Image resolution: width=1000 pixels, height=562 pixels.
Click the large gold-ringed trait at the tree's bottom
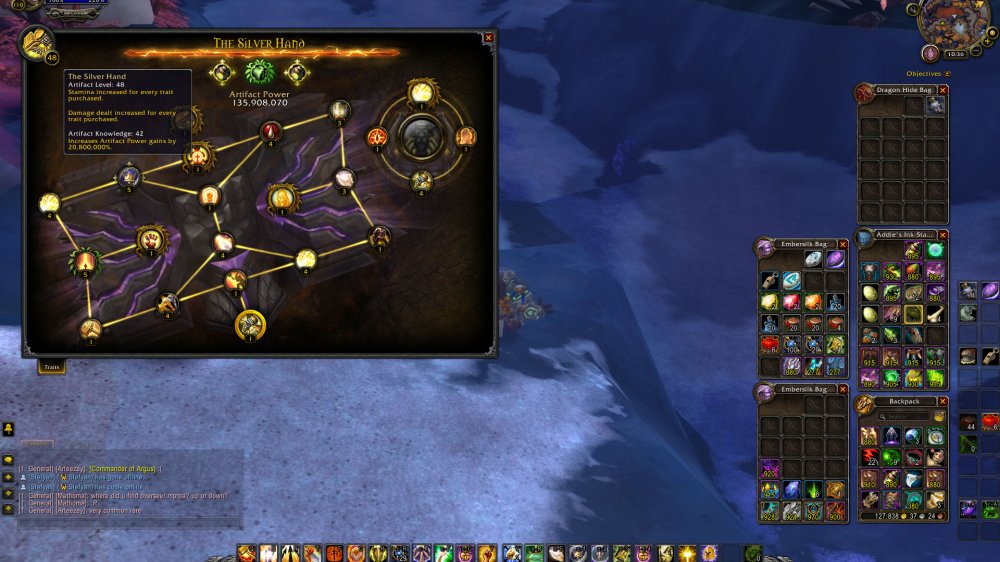coord(249,324)
